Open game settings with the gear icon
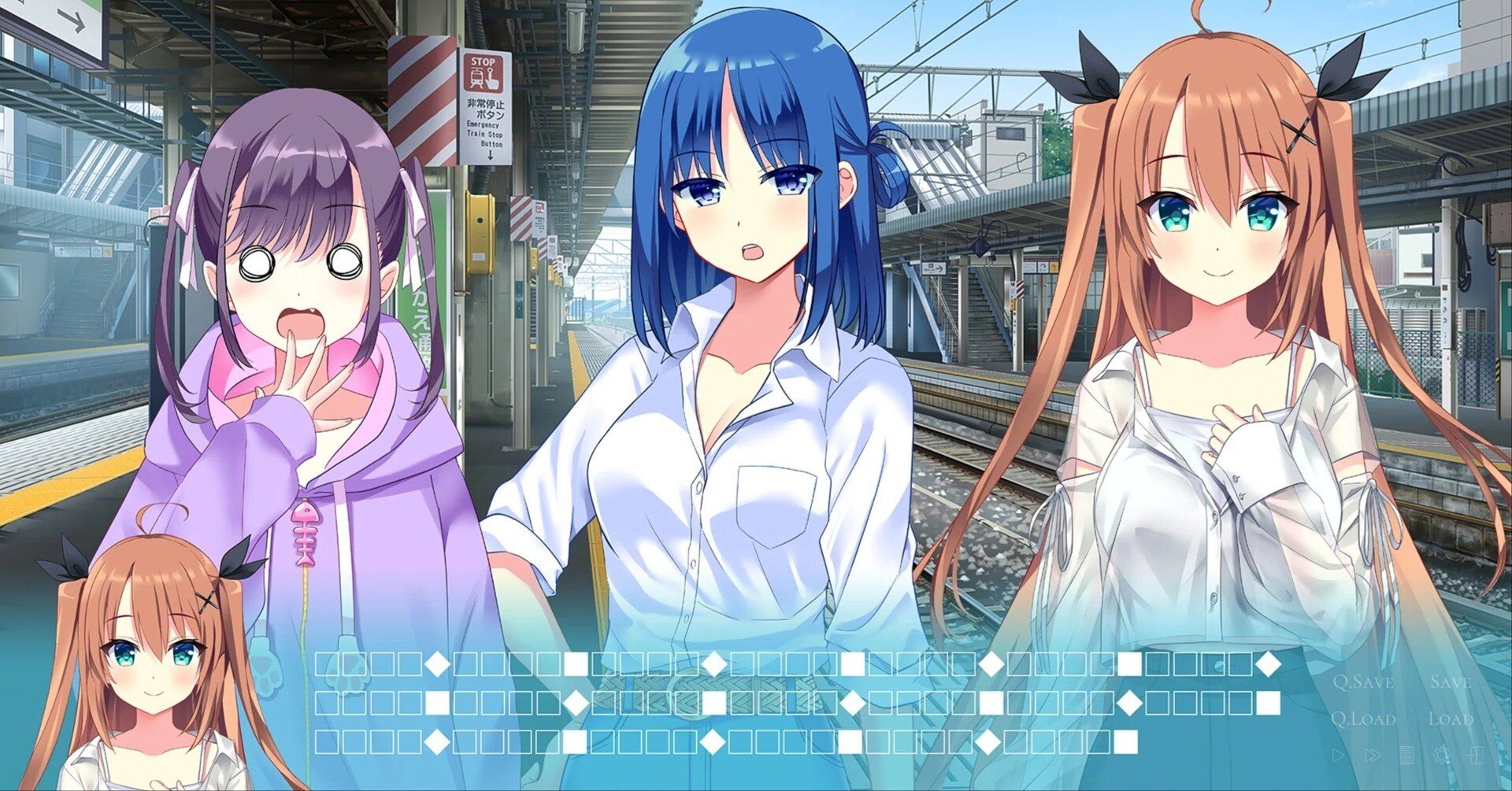This screenshot has height=791, width=1512. [1442, 756]
